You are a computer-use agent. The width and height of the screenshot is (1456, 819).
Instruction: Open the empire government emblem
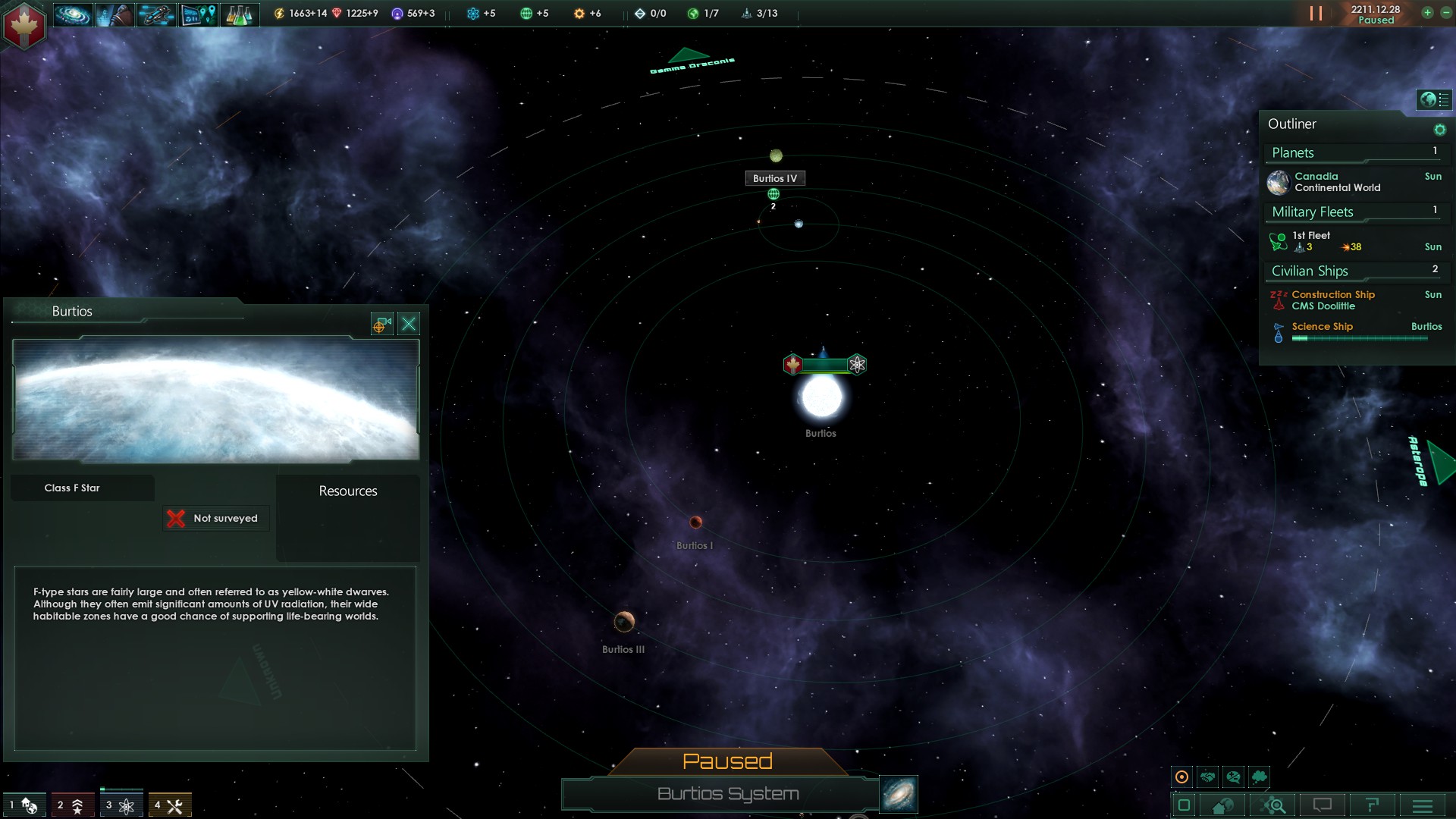(x=24, y=24)
